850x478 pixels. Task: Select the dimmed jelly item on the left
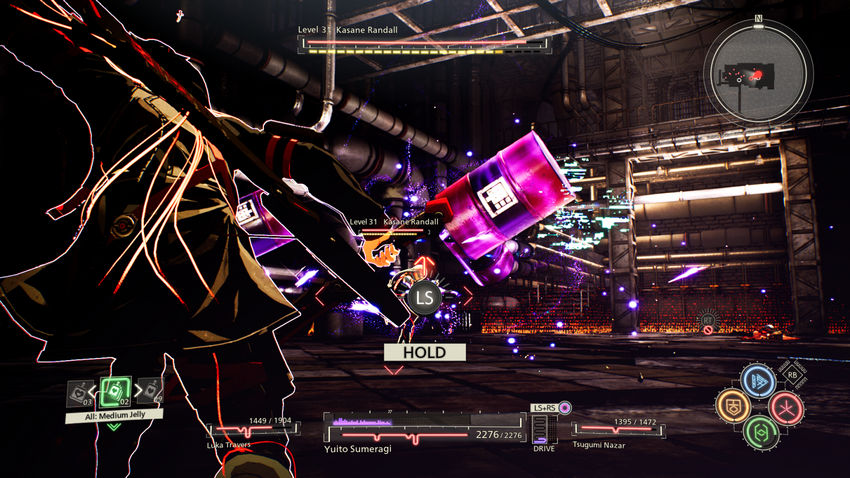[79, 393]
